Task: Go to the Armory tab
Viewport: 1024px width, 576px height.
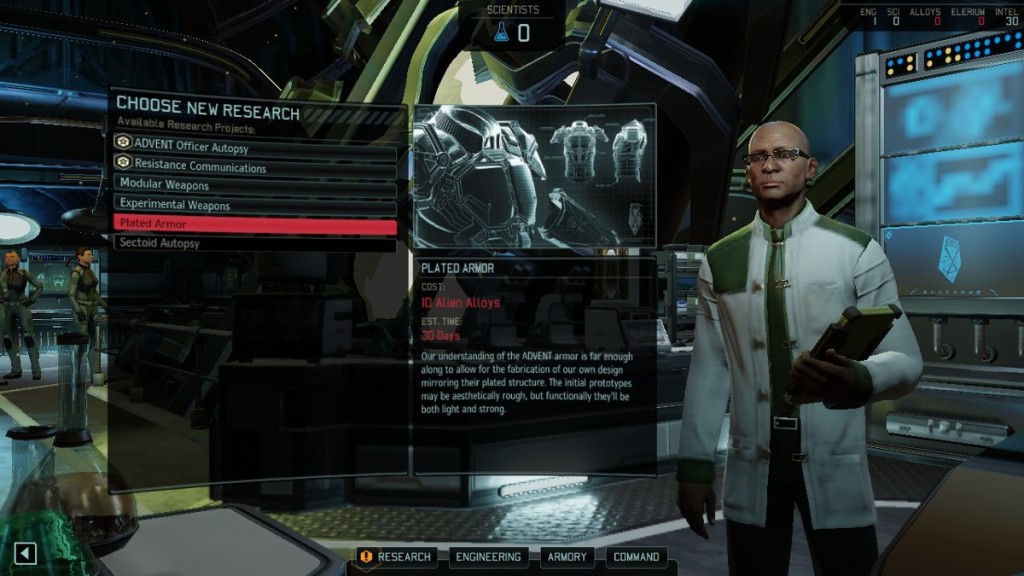Action: tap(567, 557)
